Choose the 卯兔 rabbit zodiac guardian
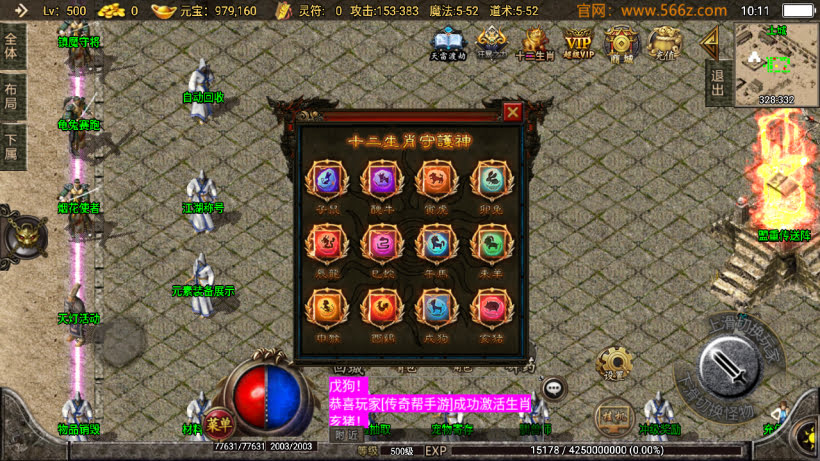Viewport: 820px width, 461px height. click(x=489, y=181)
